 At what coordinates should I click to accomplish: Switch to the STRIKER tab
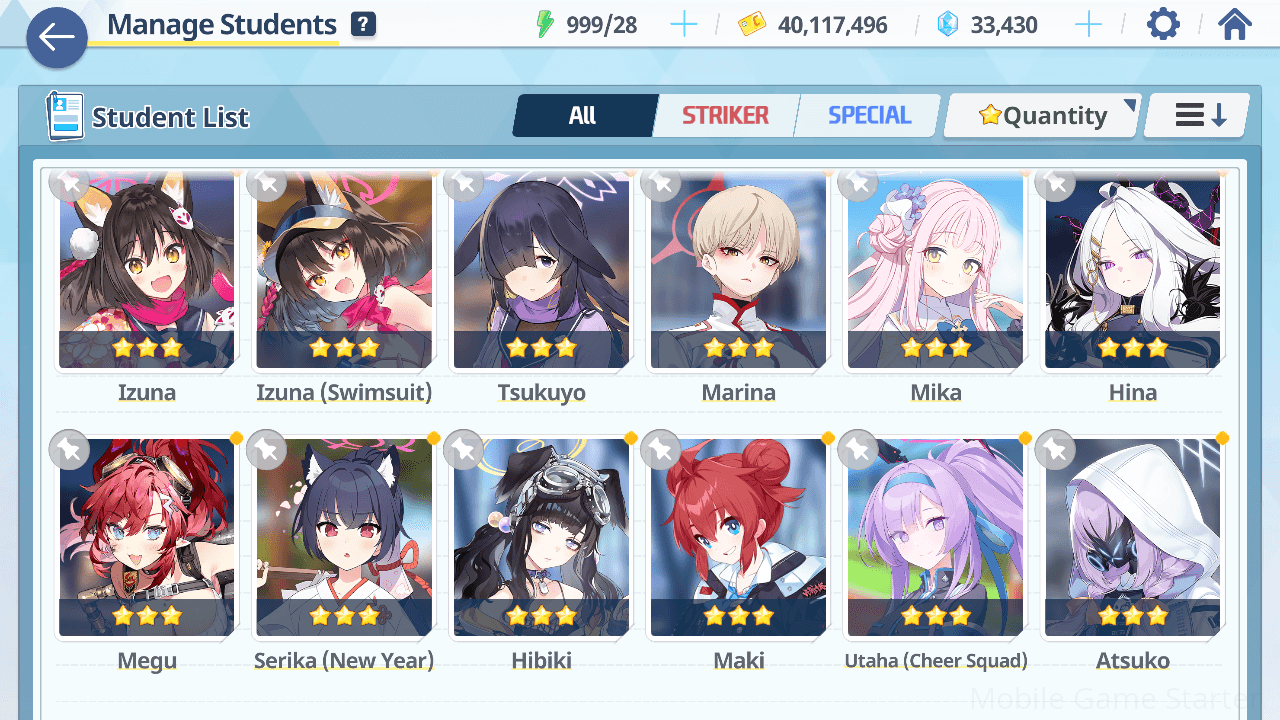point(726,116)
